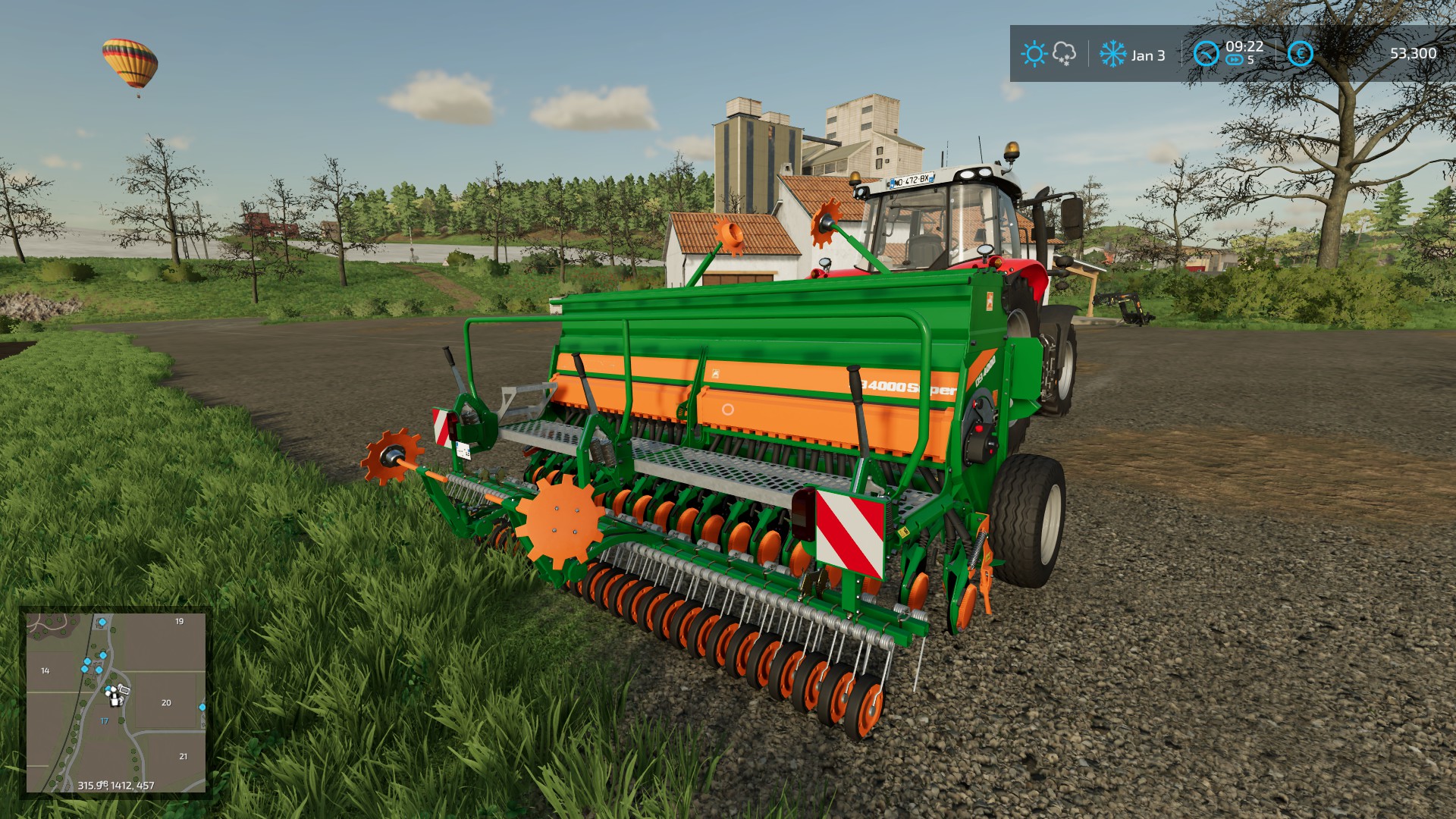Screen dimensions: 1456x819
Task: Select field 14 on the minimap
Action: 45,671
